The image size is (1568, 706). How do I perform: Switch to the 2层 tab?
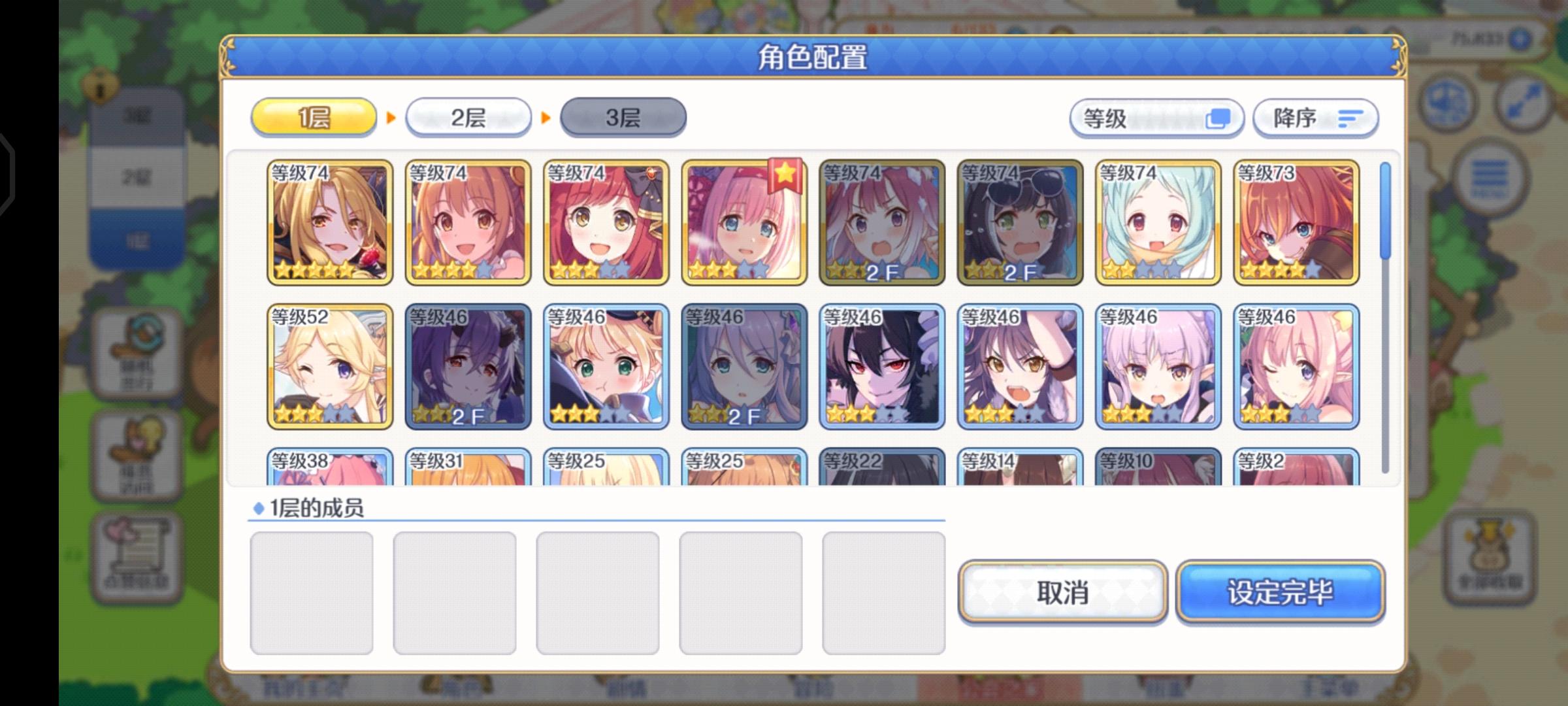coord(469,116)
